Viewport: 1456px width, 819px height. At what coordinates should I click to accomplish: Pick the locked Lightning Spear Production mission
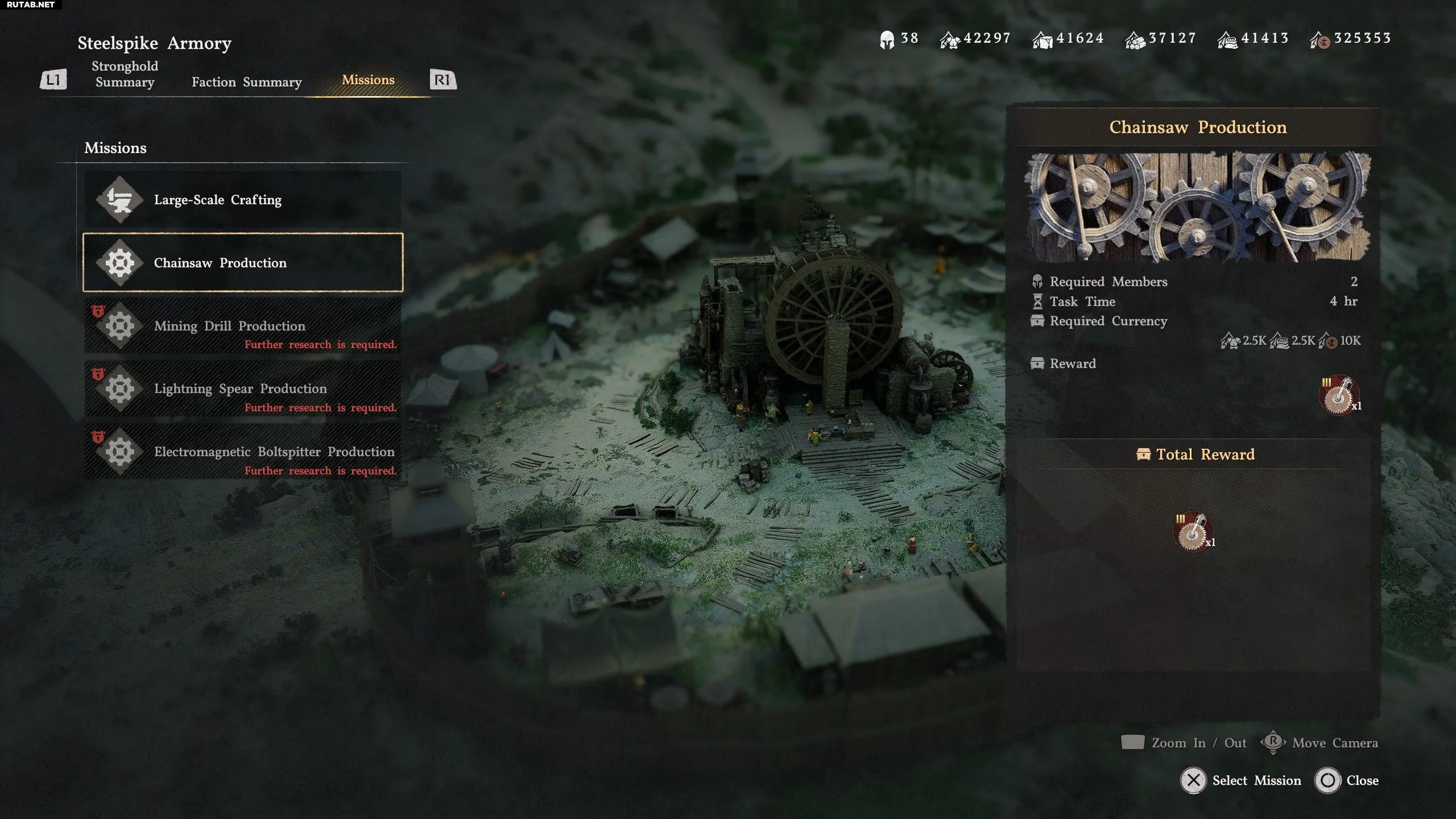coord(243,389)
